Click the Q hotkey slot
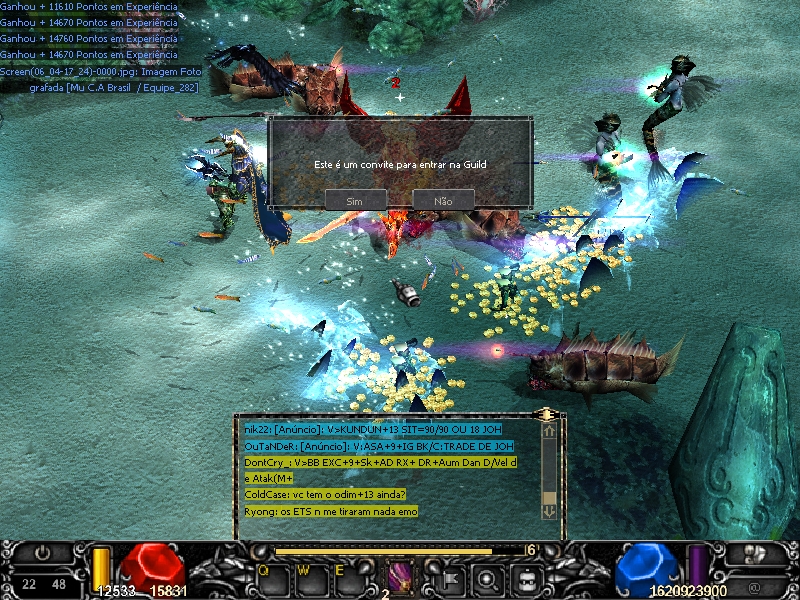The image size is (800, 600). [x=272, y=576]
